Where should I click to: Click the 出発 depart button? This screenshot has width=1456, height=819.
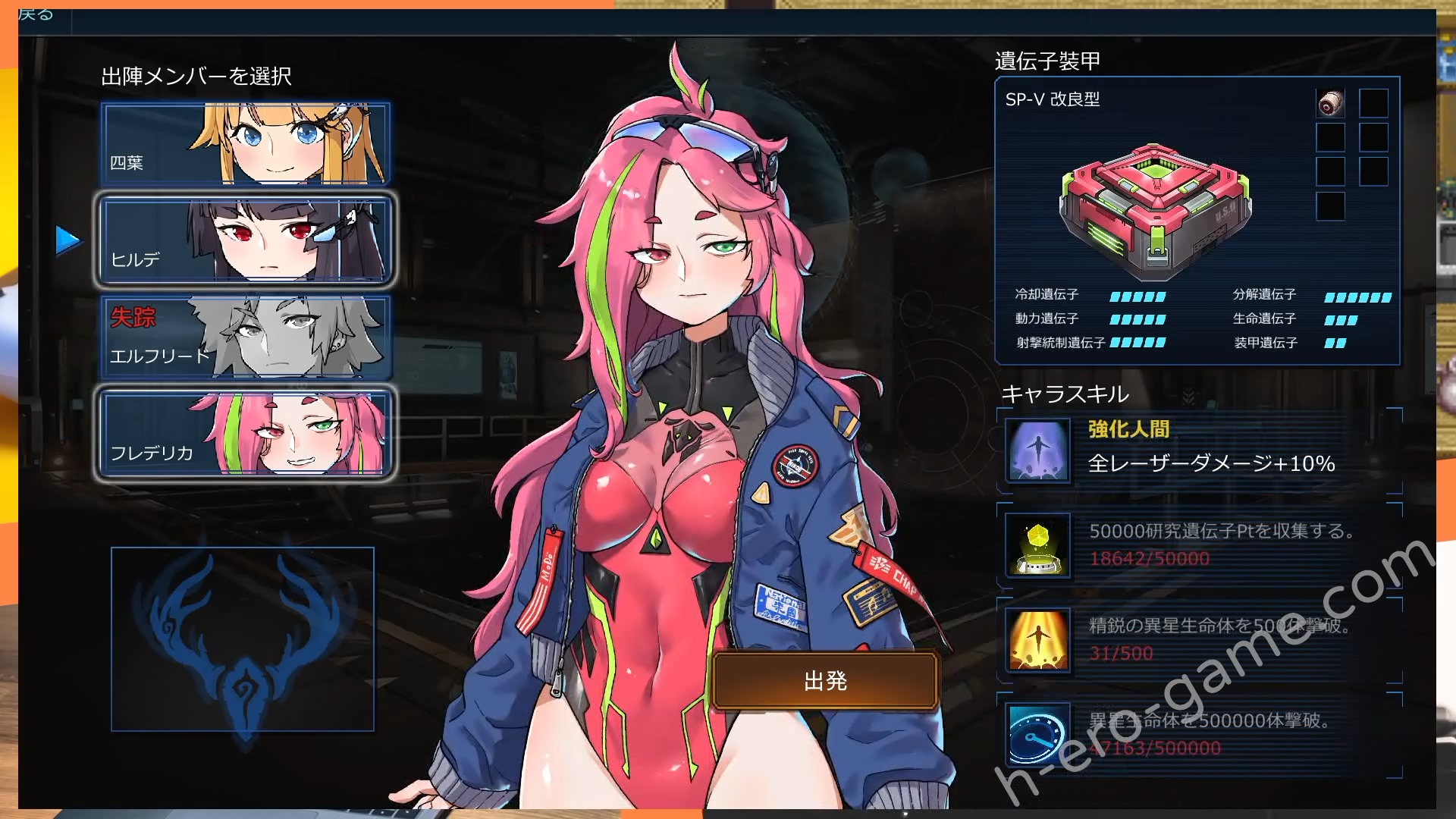[825, 681]
